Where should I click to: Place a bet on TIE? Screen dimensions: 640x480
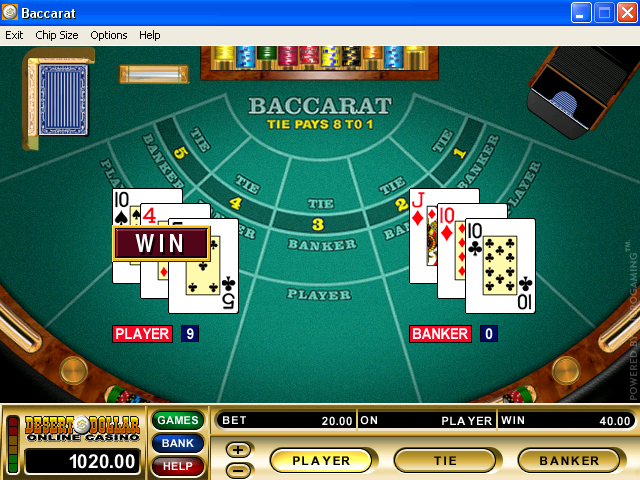pyautogui.click(x=446, y=461)
